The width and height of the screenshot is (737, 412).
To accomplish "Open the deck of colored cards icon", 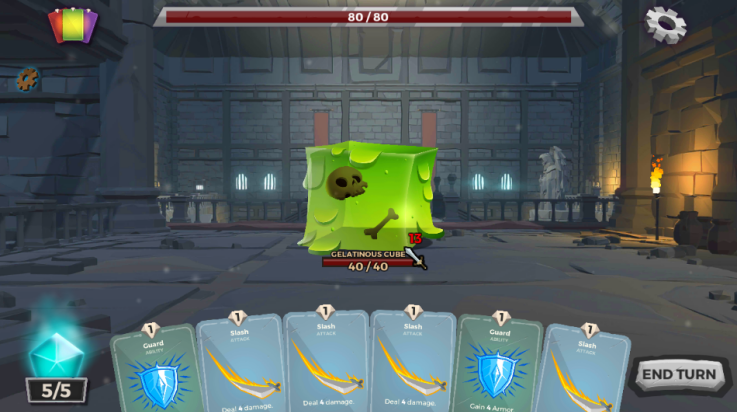I will coord(73,25).
